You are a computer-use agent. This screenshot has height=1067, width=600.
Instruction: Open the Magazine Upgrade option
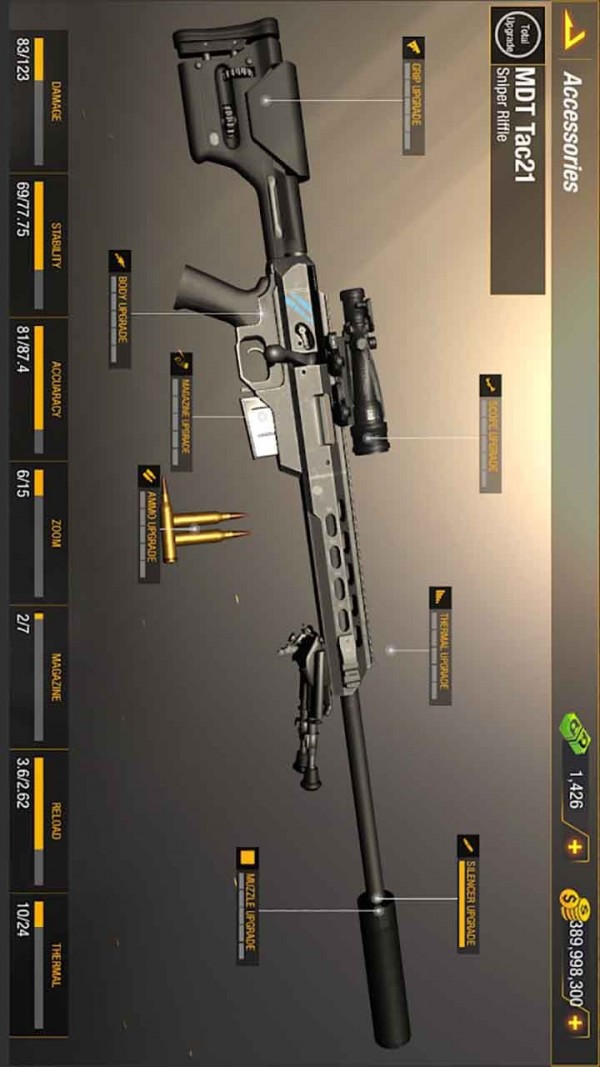tap(181, 410)
